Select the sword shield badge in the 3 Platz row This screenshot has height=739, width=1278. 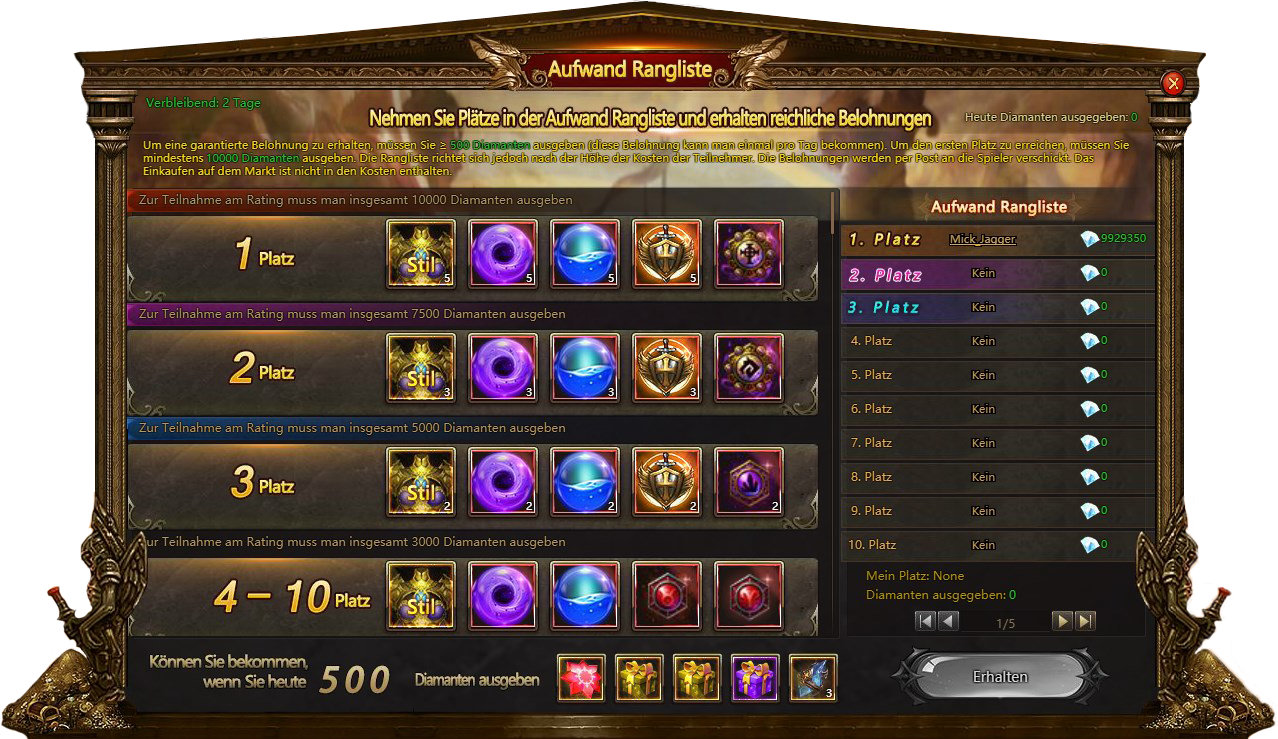[x=667, y=482]
